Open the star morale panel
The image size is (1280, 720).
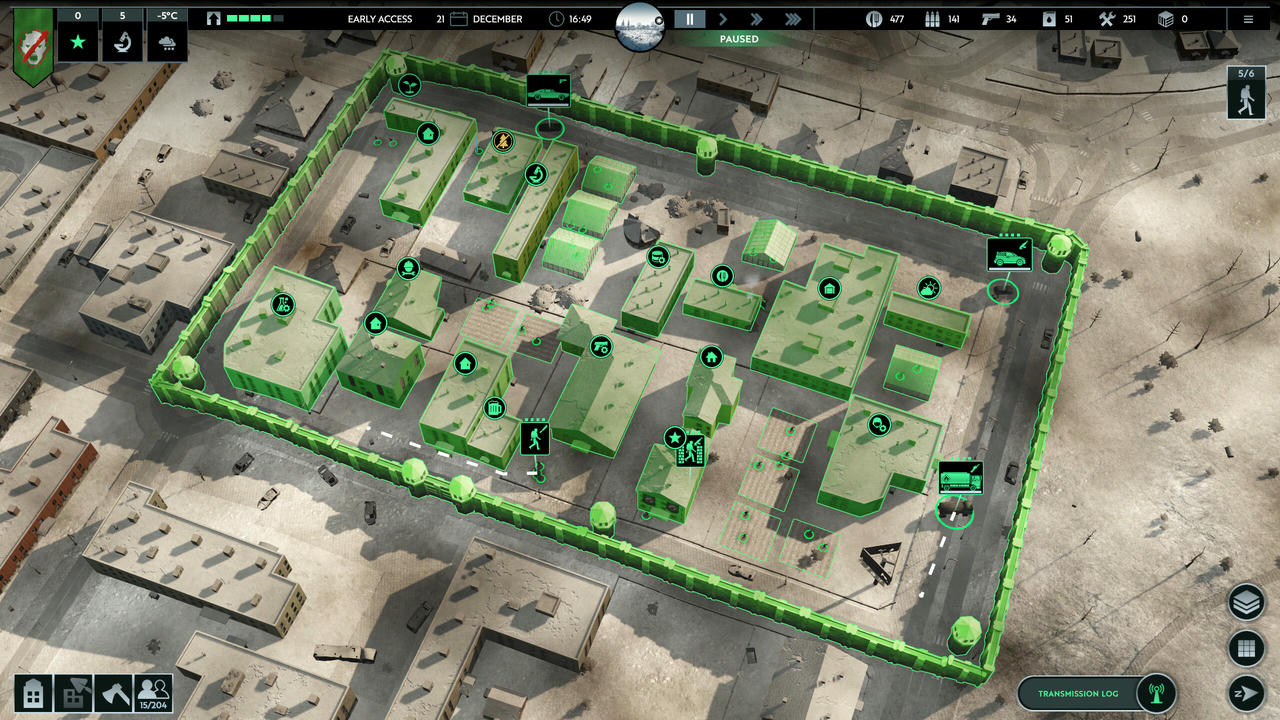[77, 43]
